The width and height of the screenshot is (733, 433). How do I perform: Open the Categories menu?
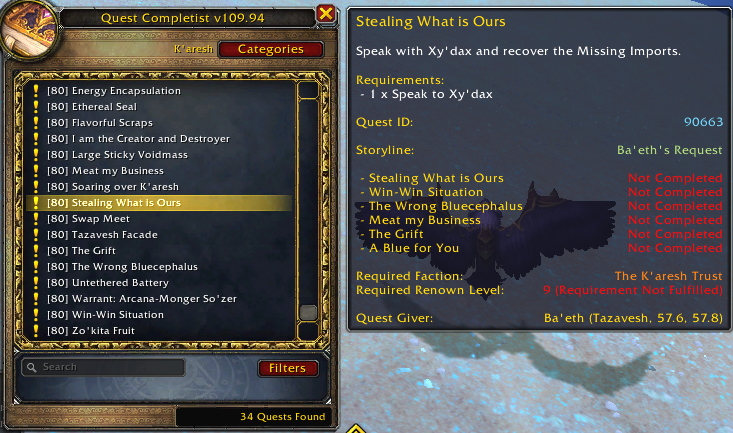coord(271,49)
